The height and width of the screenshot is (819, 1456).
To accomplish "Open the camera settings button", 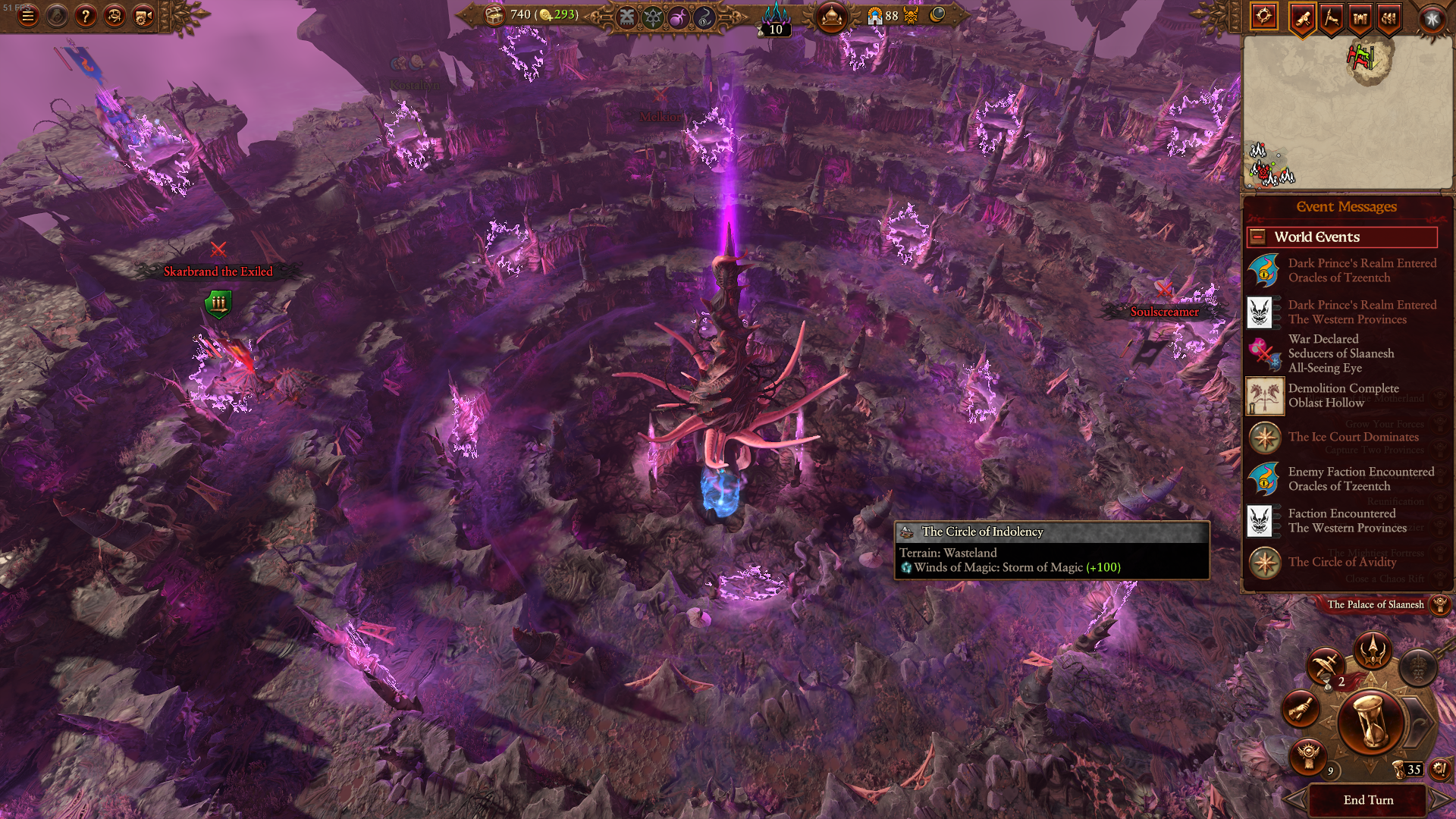I will tap(143, 16).
